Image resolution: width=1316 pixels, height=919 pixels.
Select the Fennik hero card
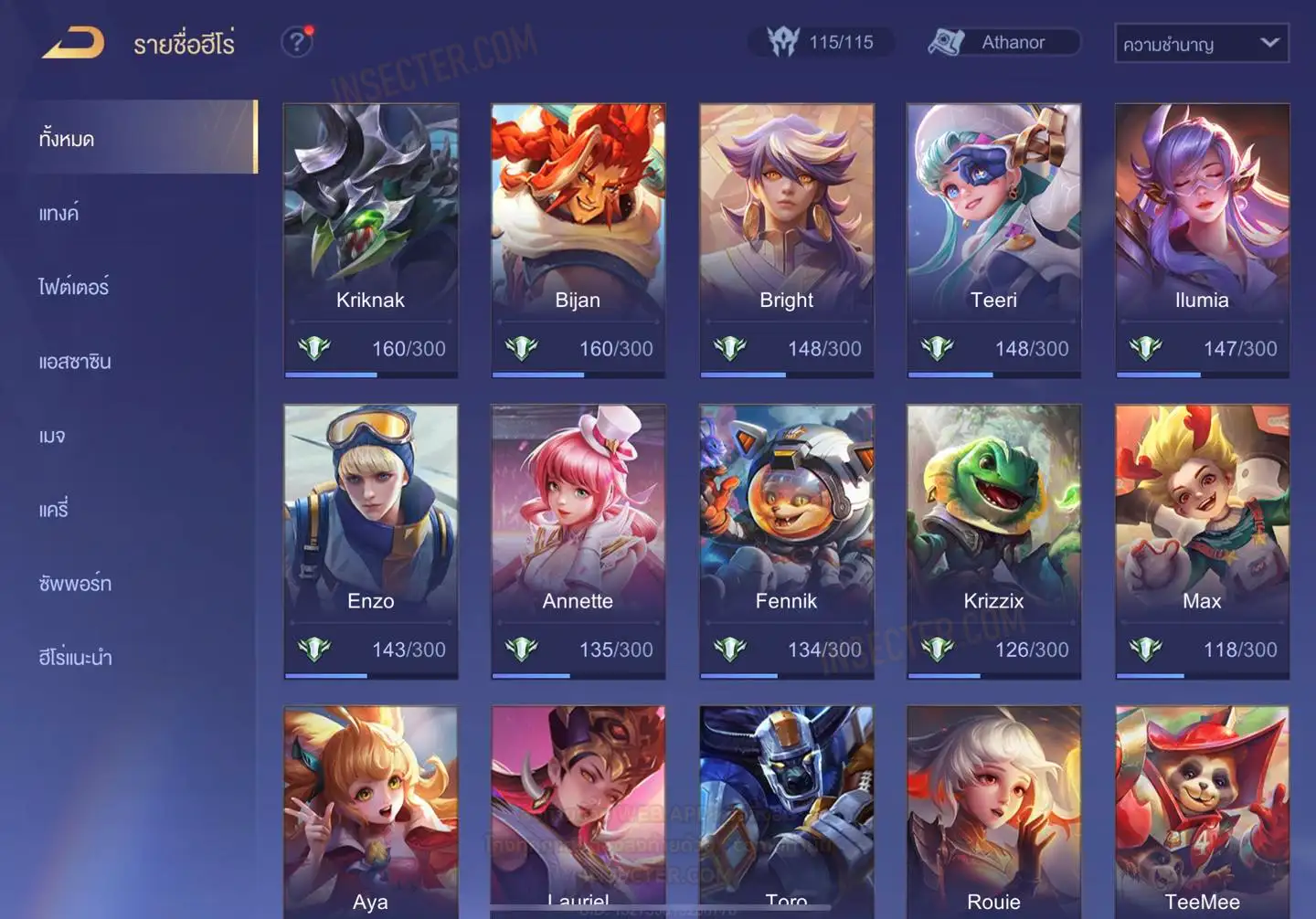coord(786,541)
